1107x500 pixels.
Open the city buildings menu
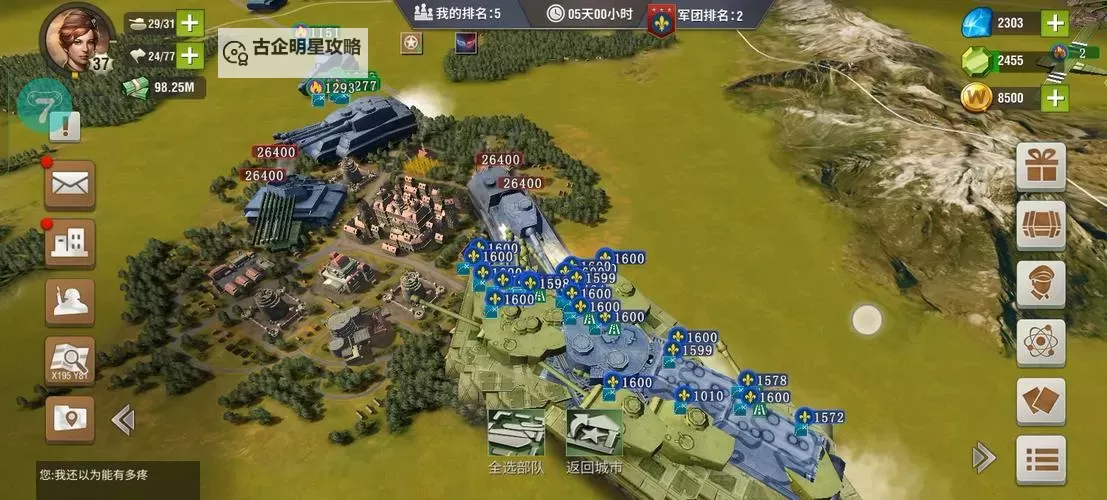70,242
